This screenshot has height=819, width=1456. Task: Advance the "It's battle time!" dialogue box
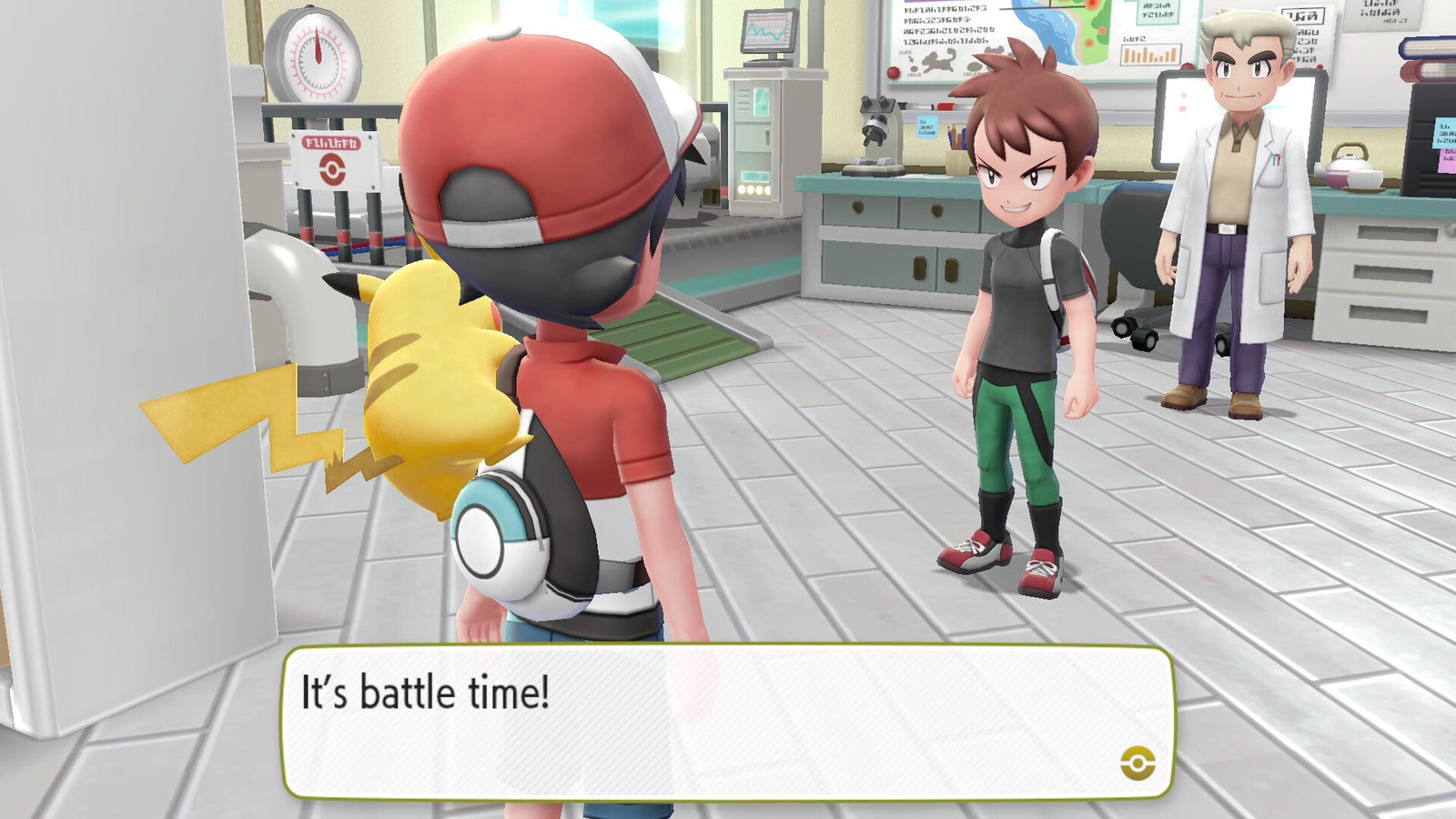coord(726,722)
